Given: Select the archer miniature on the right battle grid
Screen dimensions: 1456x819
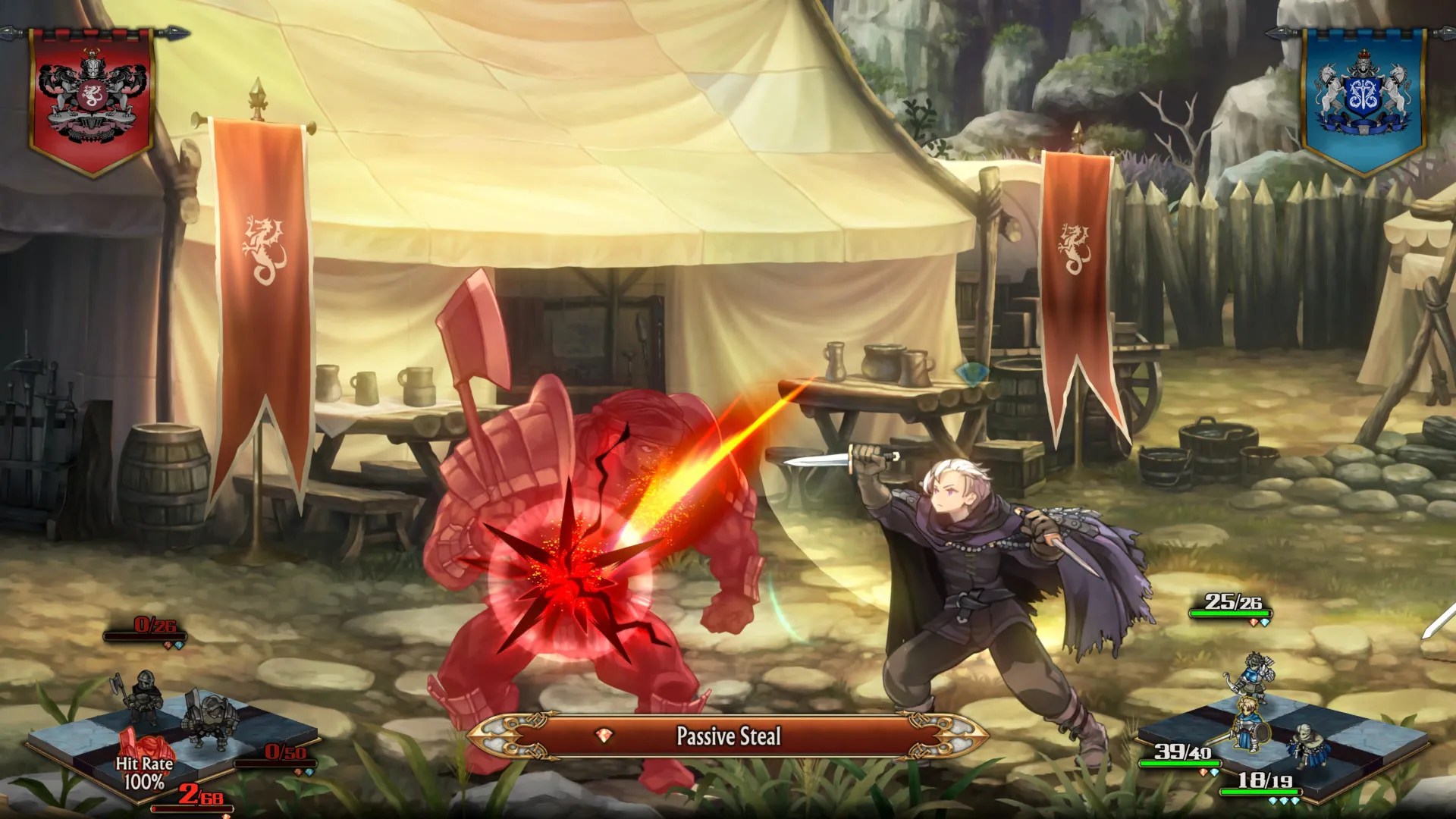Looking at the screenshot, I should click(x=1257, y=675).
